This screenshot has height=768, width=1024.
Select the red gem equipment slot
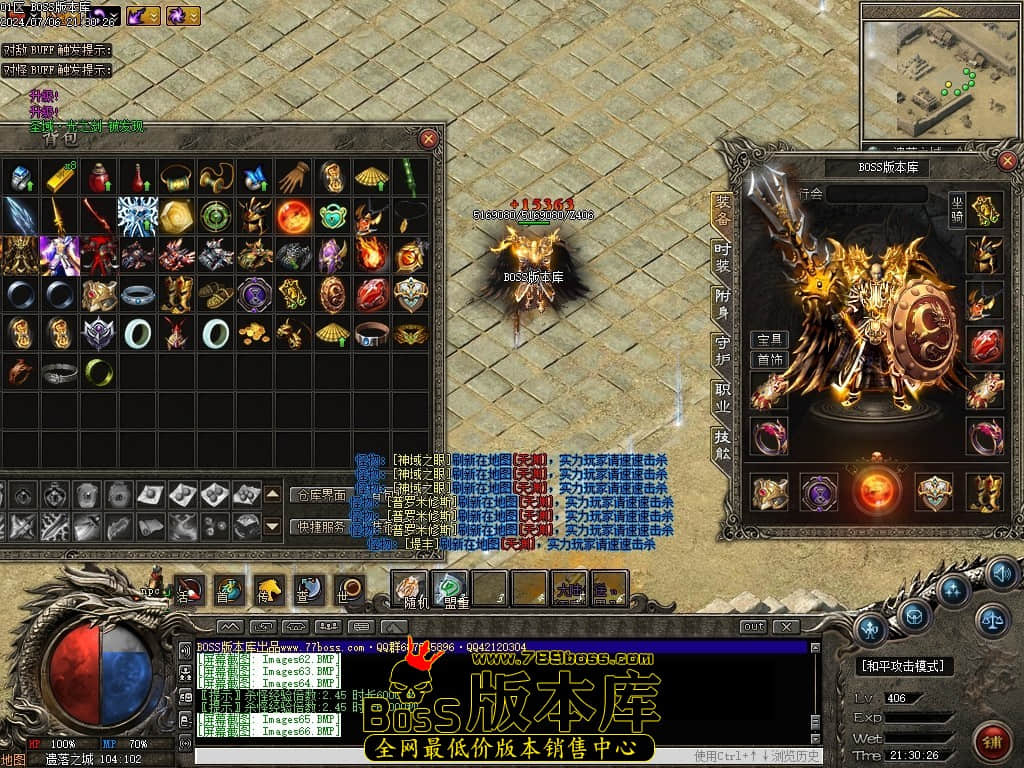[984, 344]
